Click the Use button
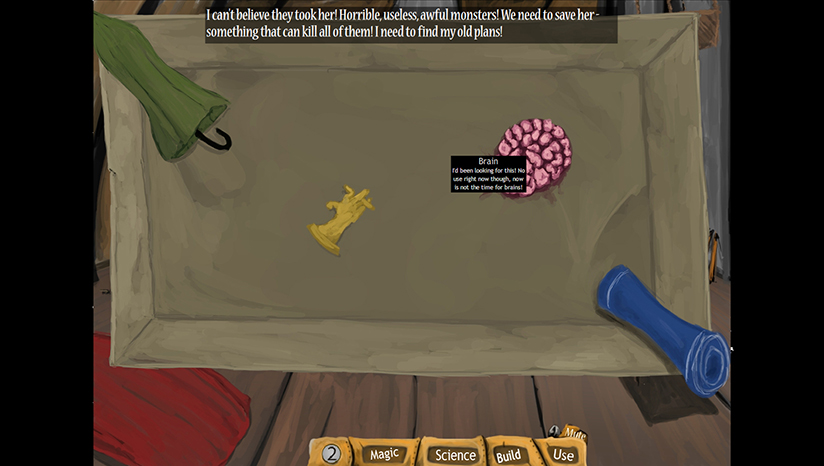The height and width of the screenshot is (466, 824). coord(564,455)
